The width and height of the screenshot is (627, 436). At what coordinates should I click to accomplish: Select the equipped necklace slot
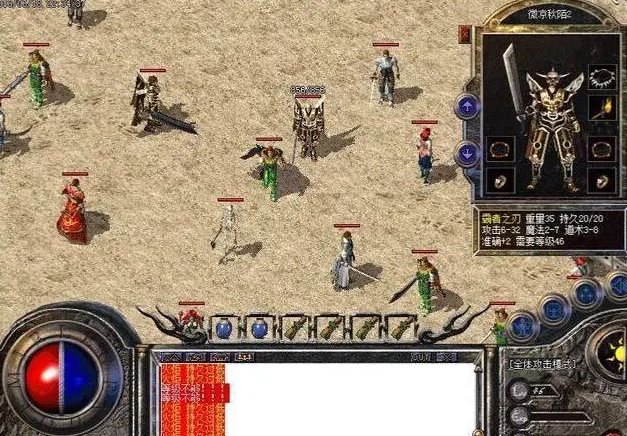(x=600, y=77)
